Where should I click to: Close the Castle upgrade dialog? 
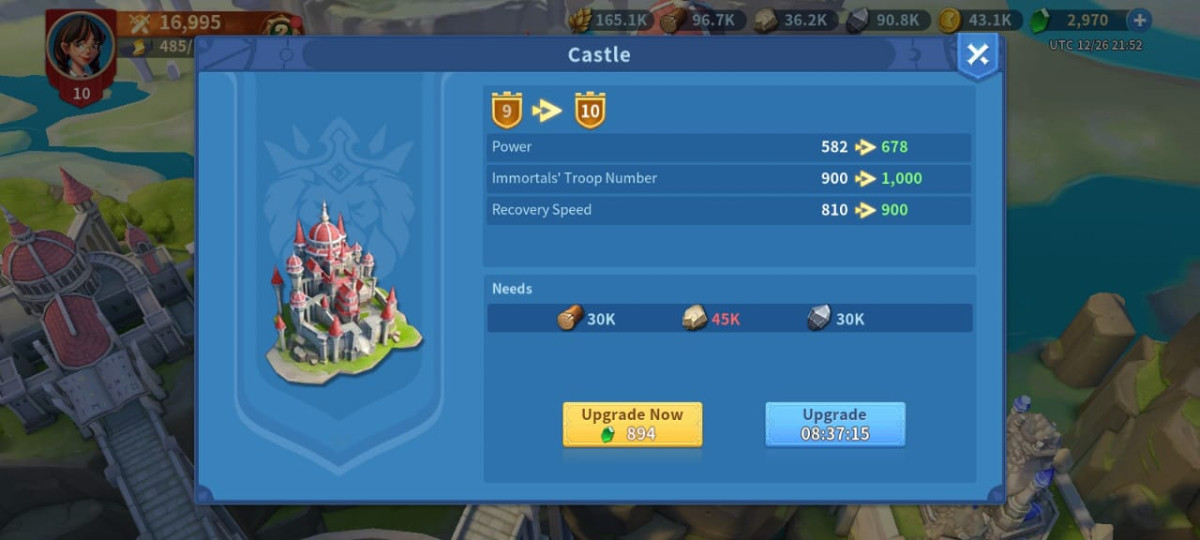point(977,56)
